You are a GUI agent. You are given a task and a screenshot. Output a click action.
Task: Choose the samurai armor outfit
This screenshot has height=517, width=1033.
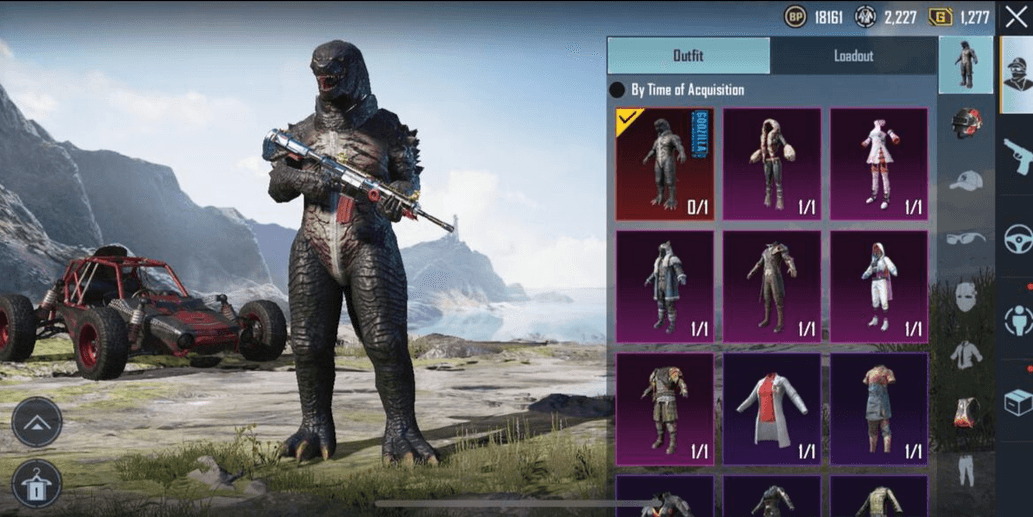click(x=665, y=408)
